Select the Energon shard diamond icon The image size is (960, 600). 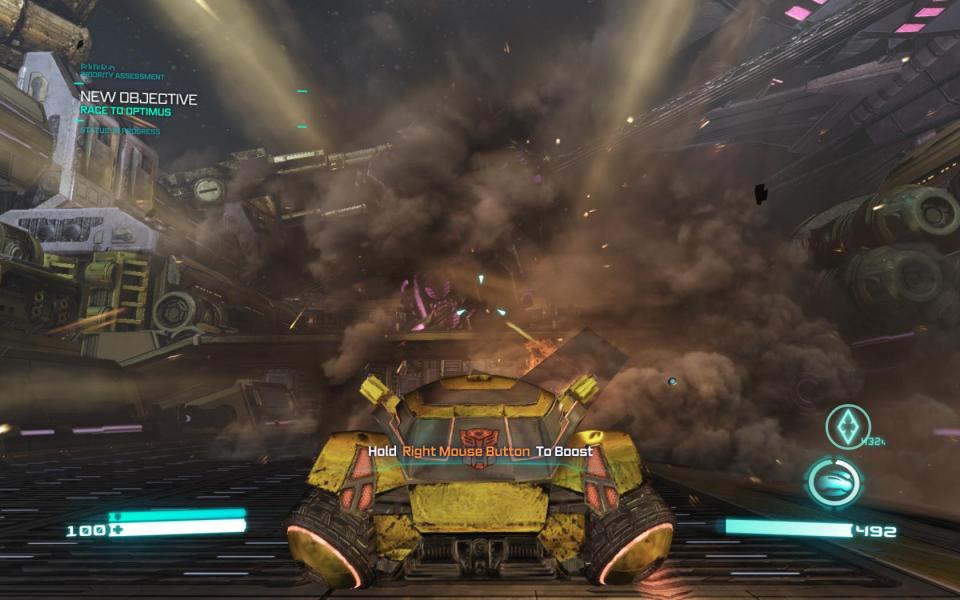847,426
